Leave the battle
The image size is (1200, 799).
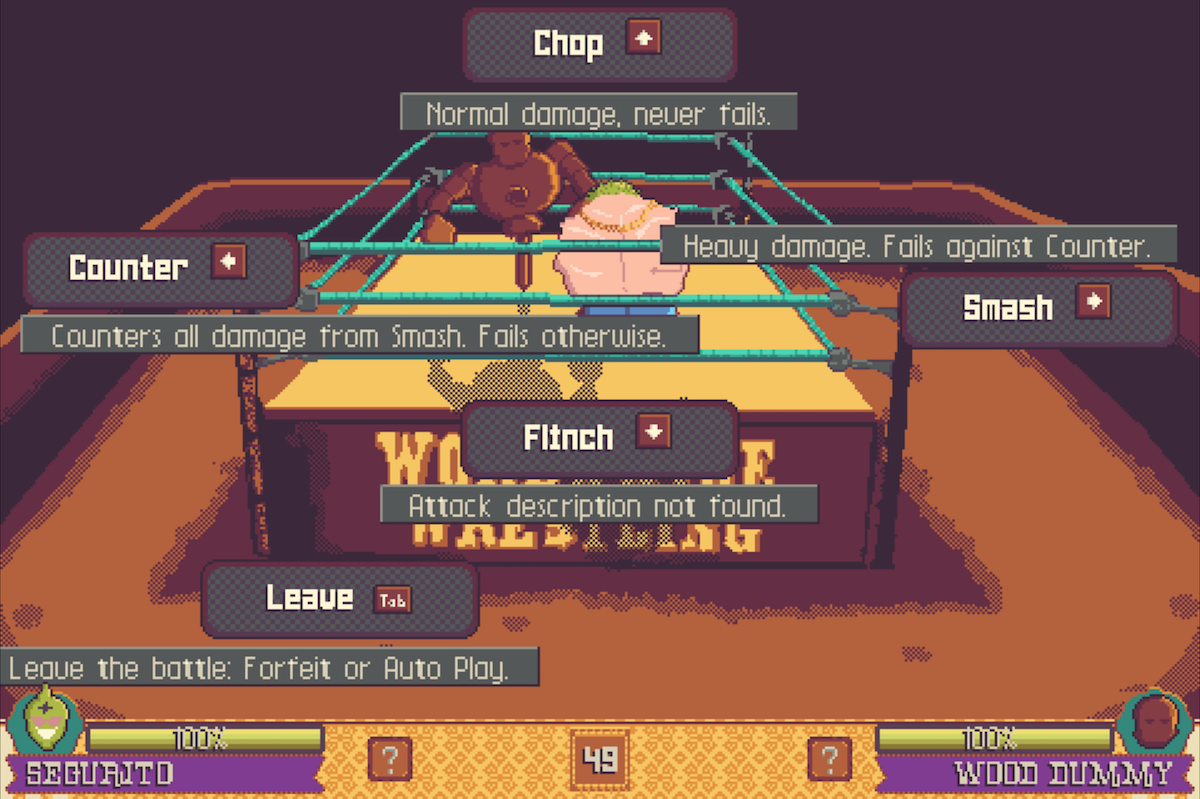click(339, 598)
